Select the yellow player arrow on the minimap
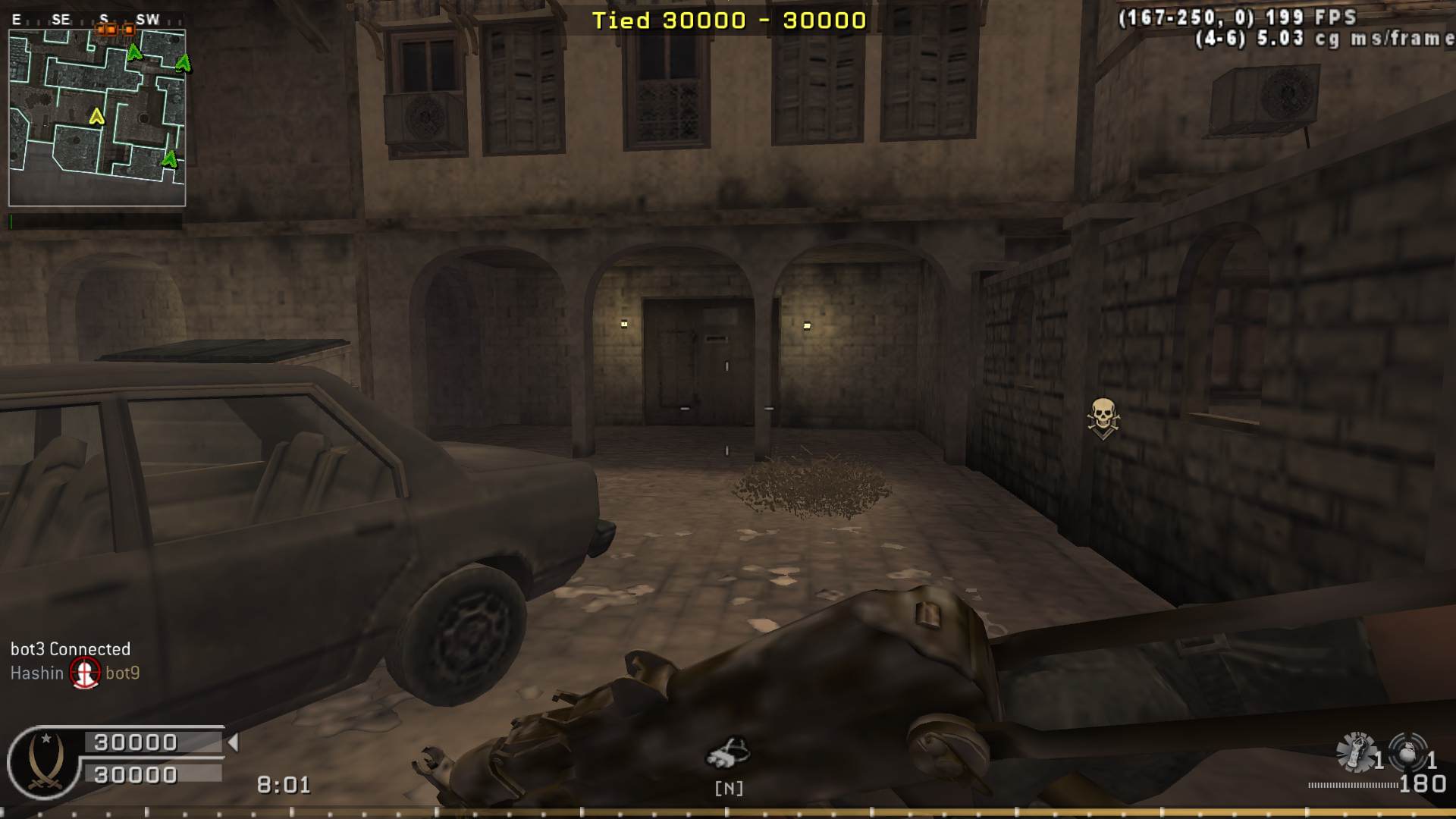The width and height of the screenshot is (1456, 819). pos(96,117)
